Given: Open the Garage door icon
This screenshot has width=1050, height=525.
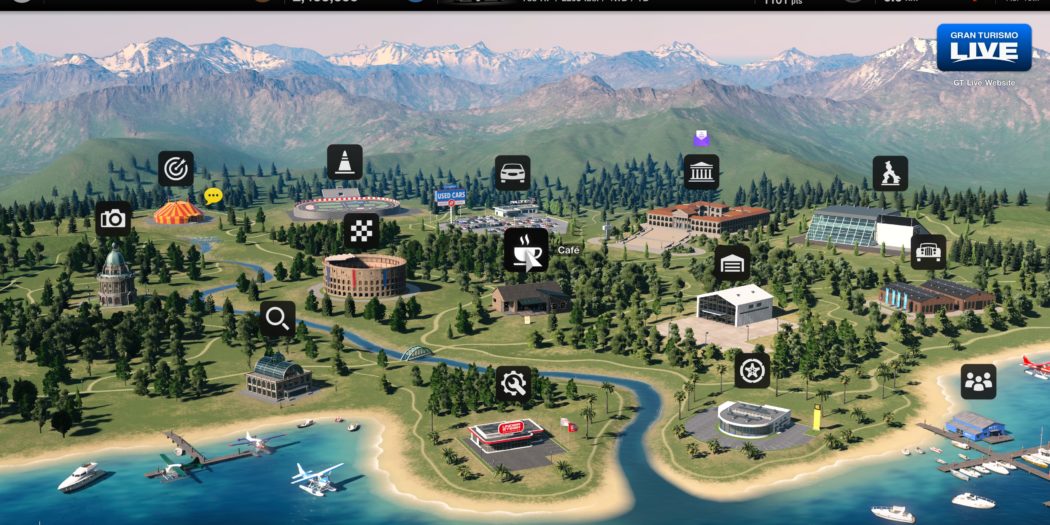Looking at the screenshot, I should pyautogui.click(x=733, y=263).
